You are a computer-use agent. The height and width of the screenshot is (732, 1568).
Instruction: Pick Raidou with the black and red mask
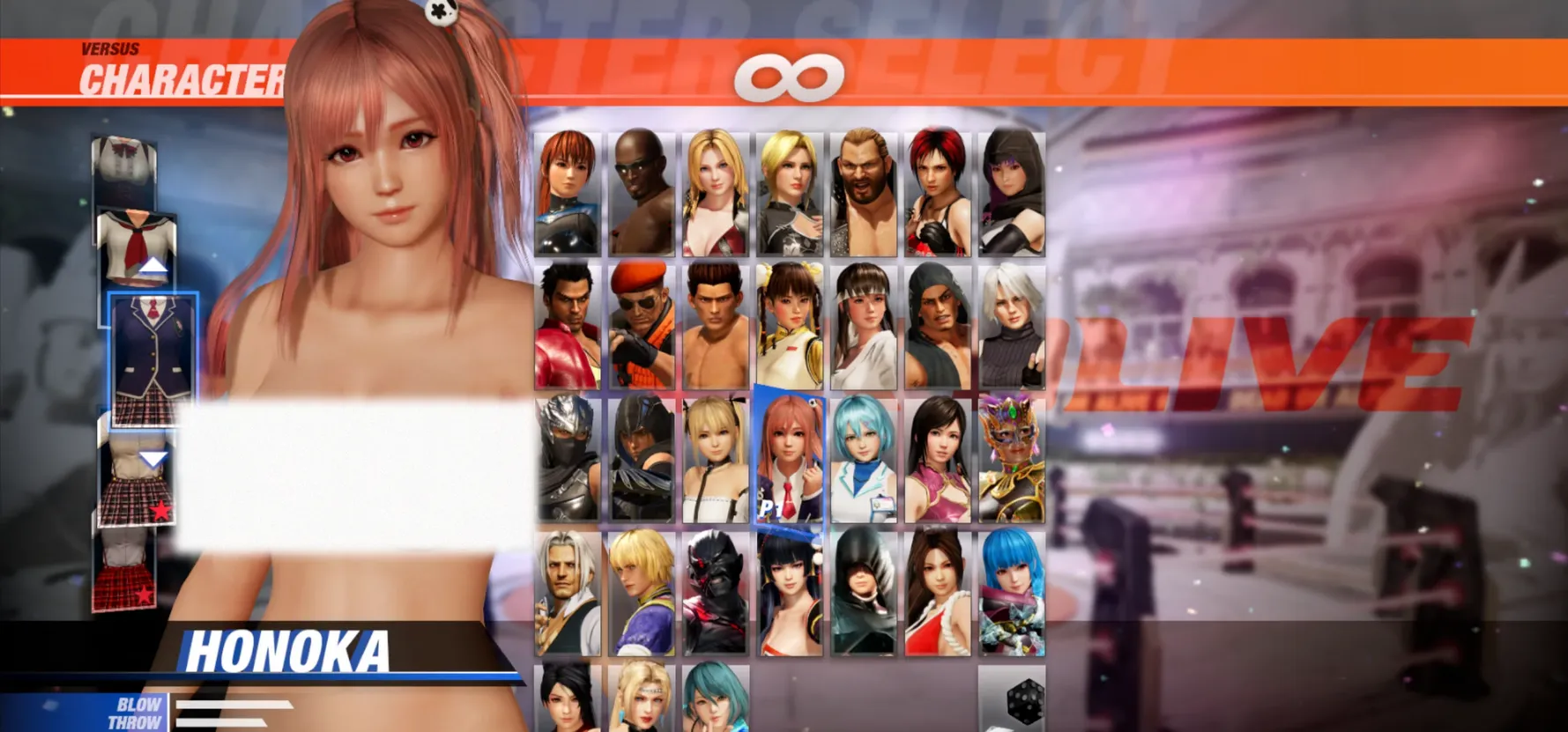click(715, 592)
